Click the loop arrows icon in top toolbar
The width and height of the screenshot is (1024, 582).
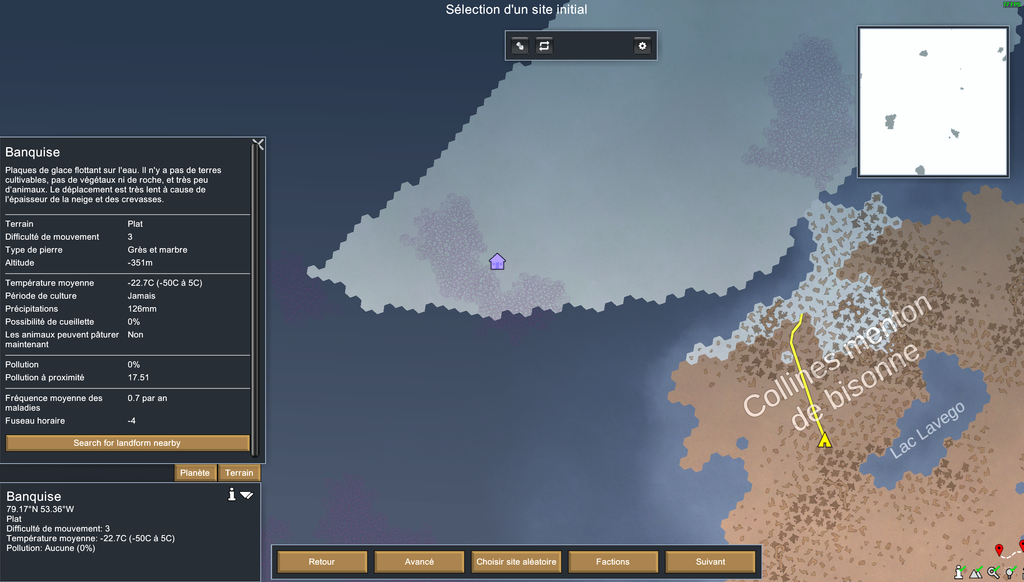544,46
